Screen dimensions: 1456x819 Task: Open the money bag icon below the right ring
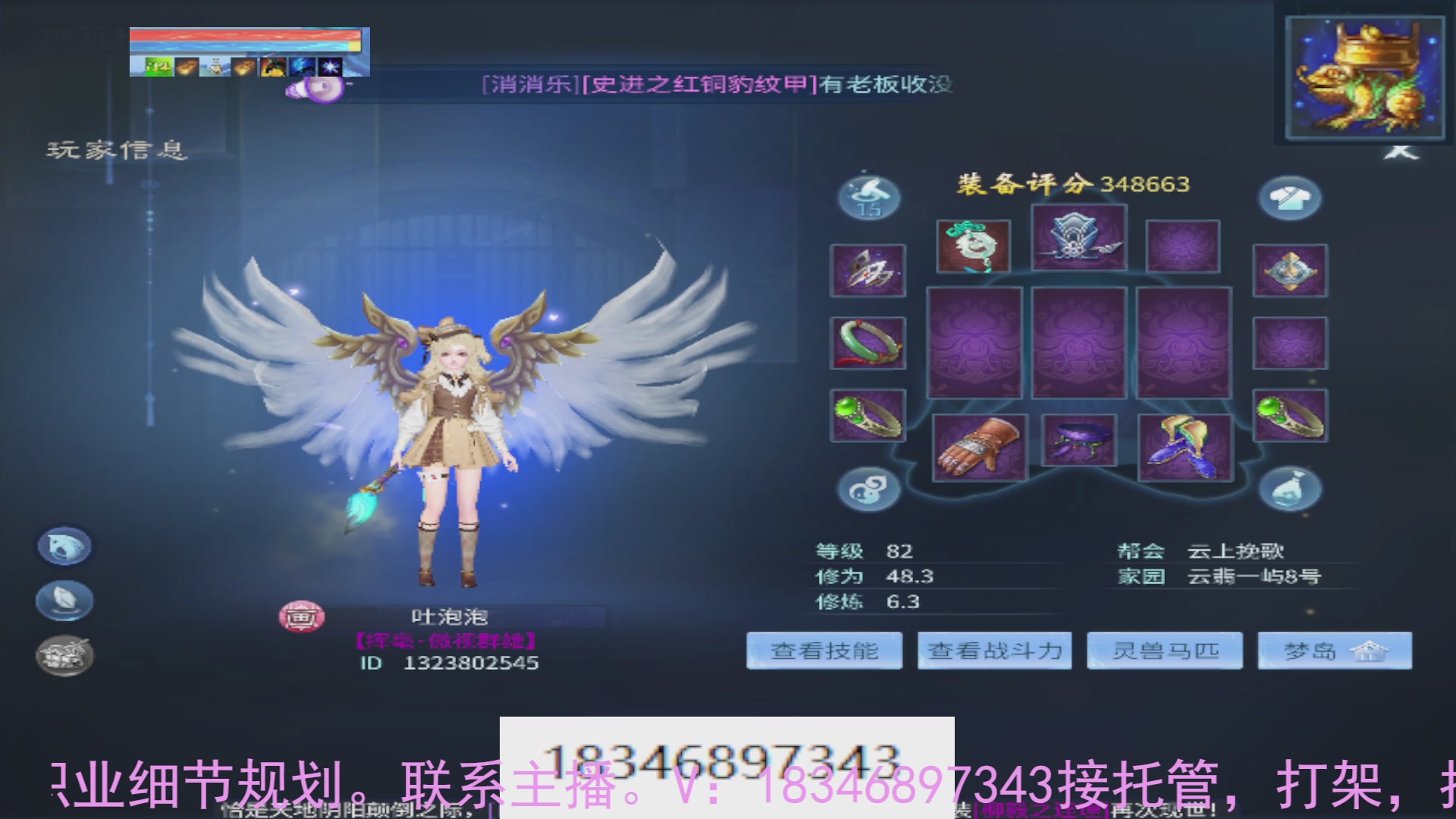tap(1291, 488)
